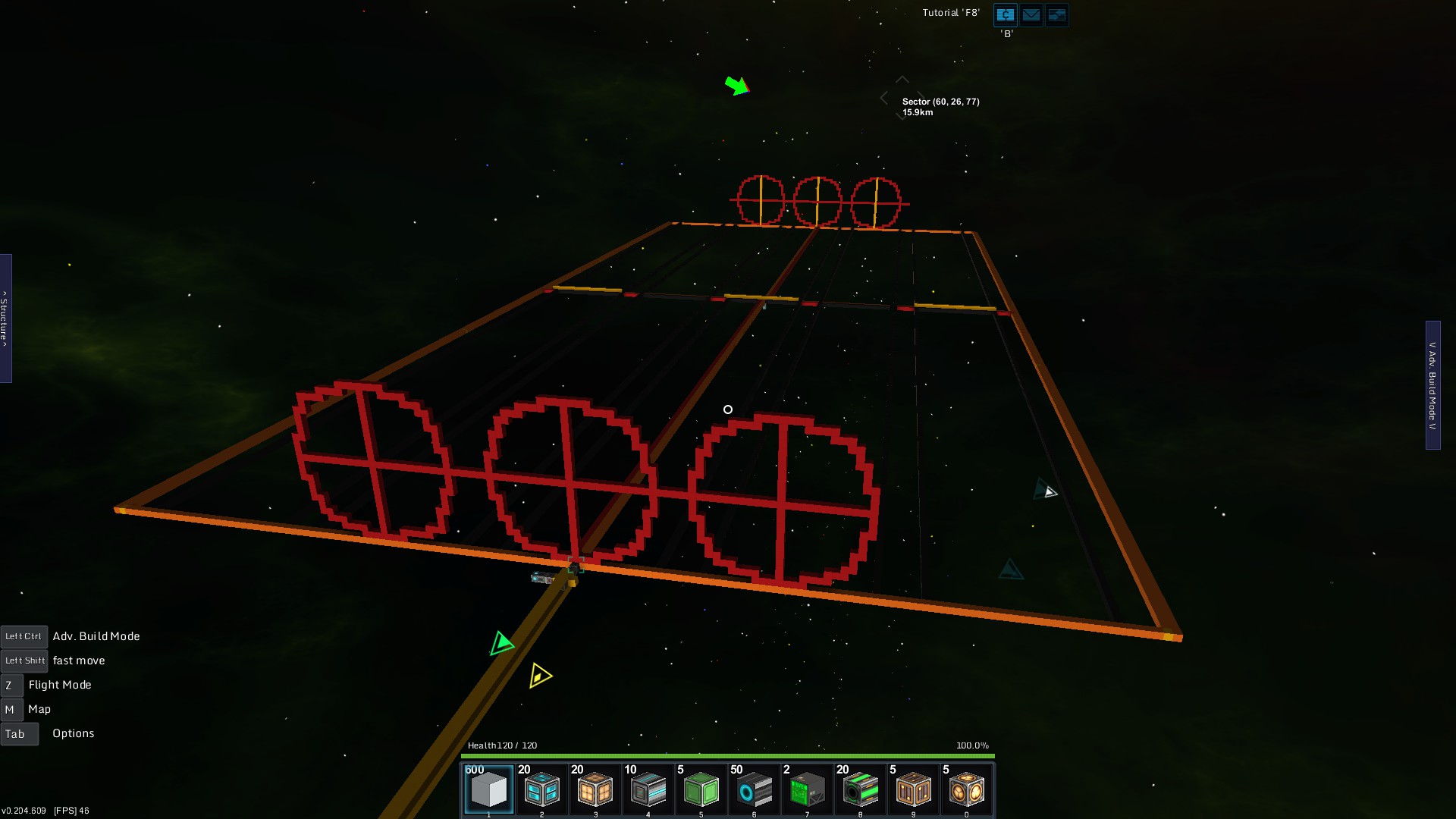Viewport: 1456px width, 819px height.
Task: Select the grey hull block hotbar slot
Action: click(489, 789)
